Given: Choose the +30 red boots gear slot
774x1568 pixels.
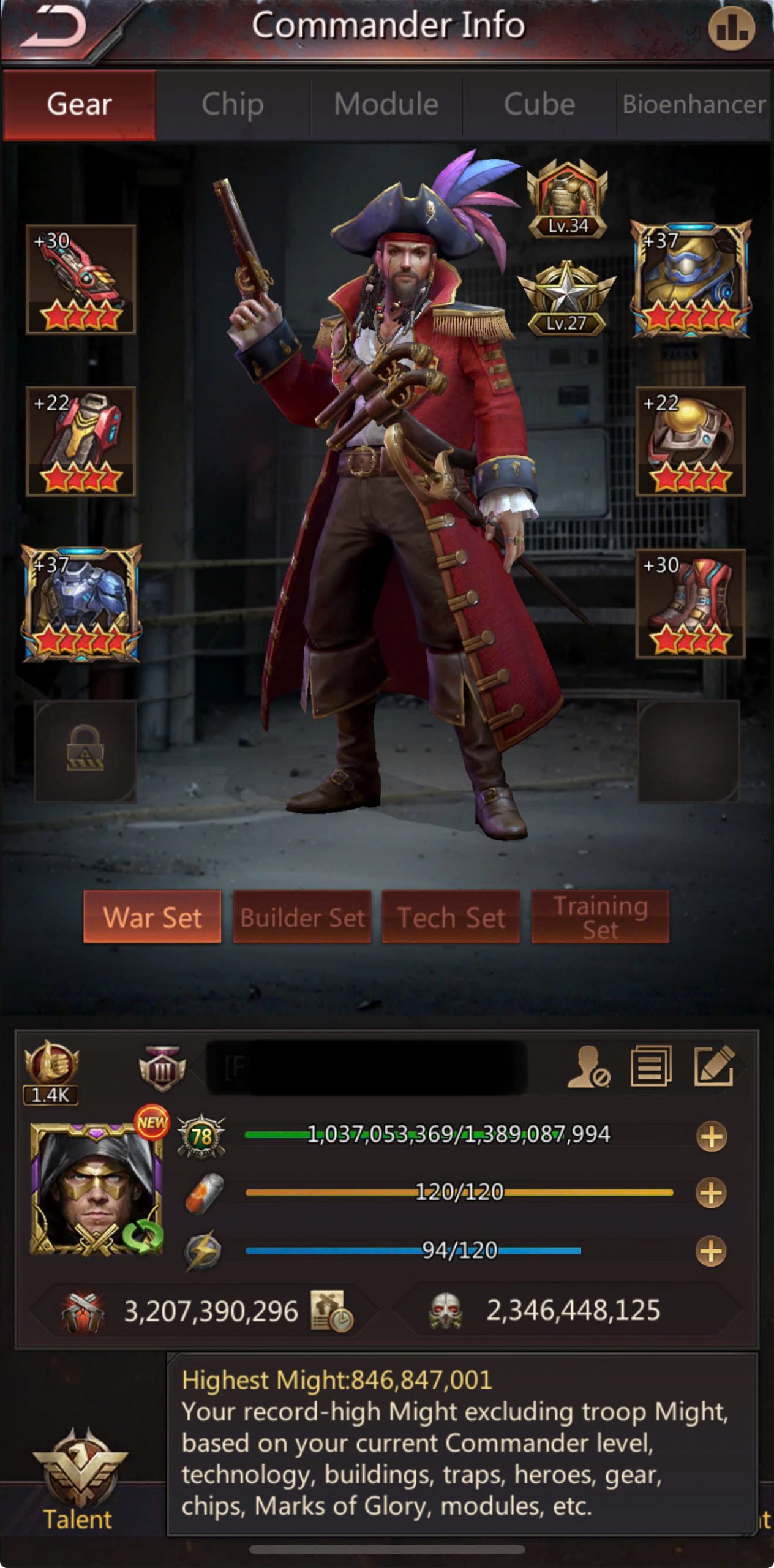Looking at the screenshot, I should tap(690, 604).
